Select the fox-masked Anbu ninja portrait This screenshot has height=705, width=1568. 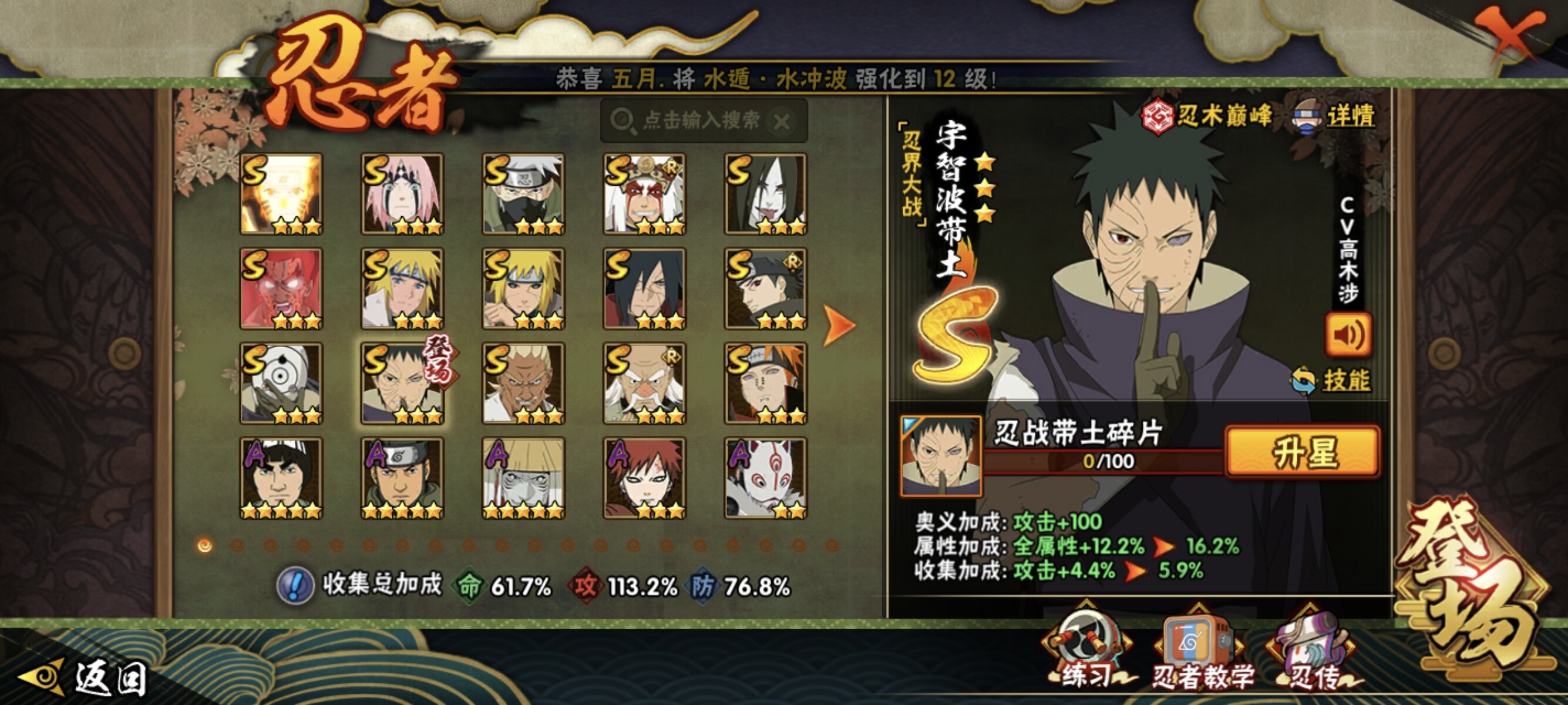coord(765,478)
